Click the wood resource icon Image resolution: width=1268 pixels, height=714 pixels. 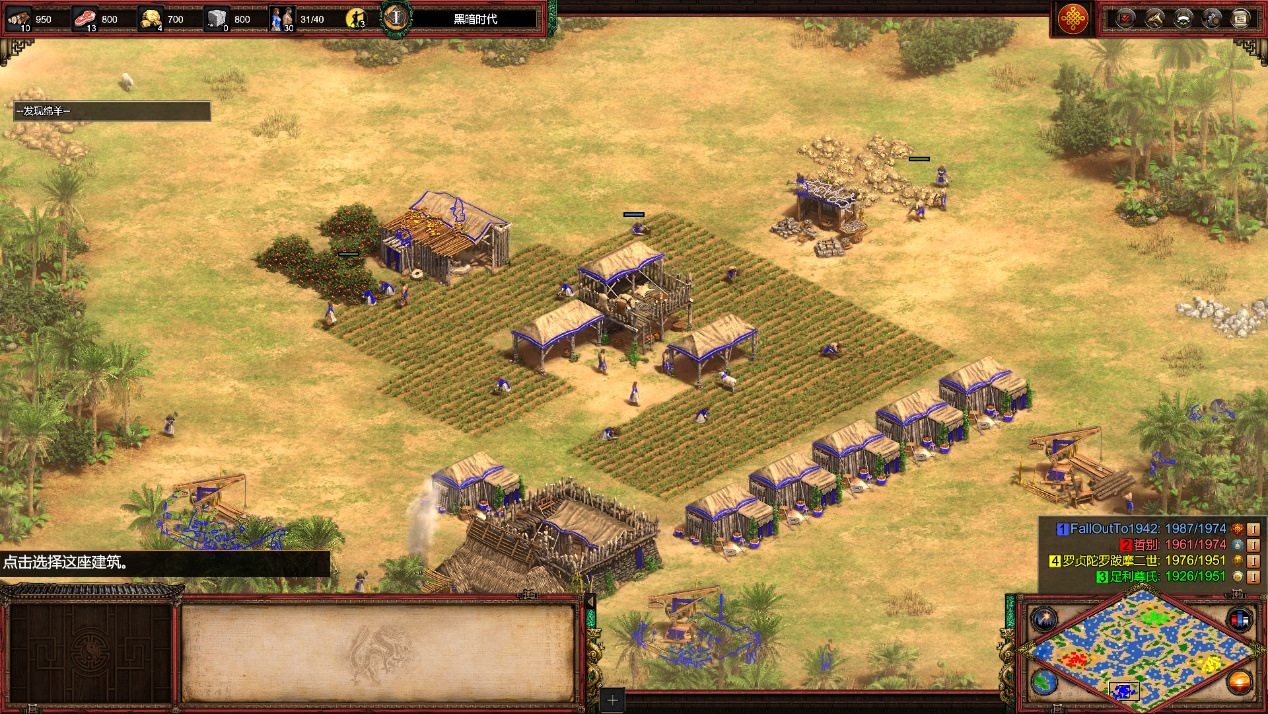coord(20,18)
